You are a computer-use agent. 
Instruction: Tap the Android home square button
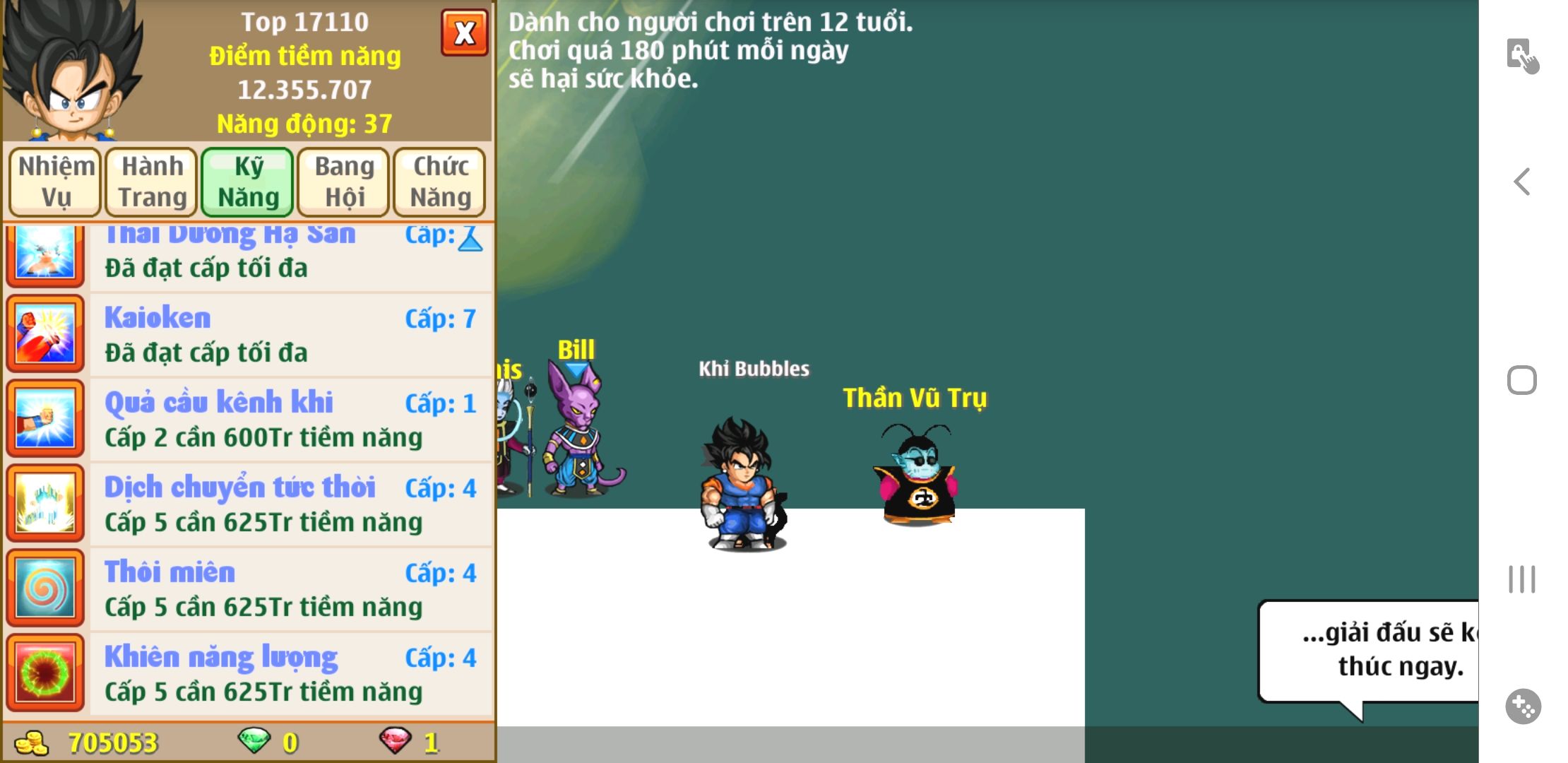[1522, 381]
